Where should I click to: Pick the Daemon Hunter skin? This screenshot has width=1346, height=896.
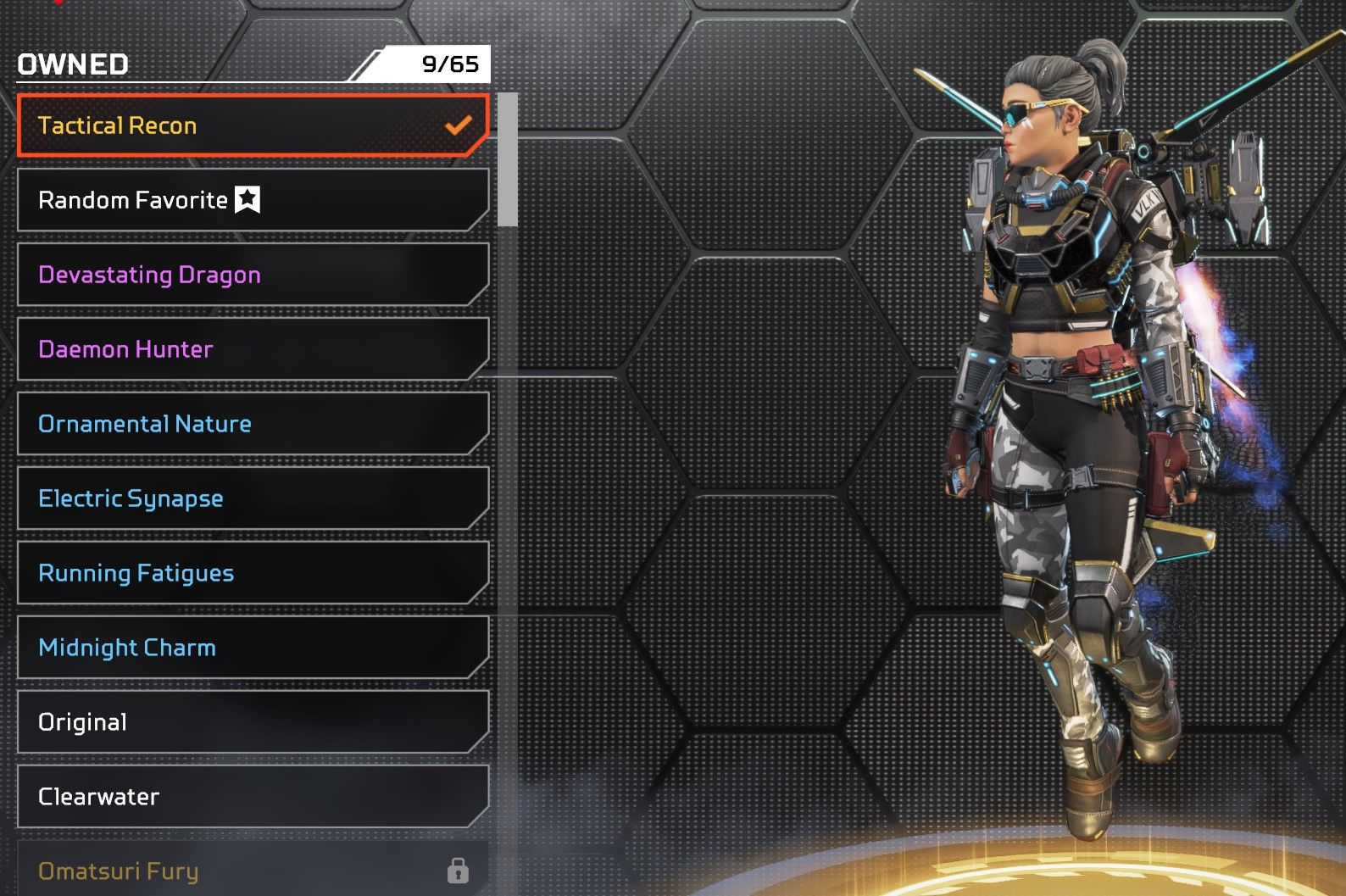click(x=253, y=349)
